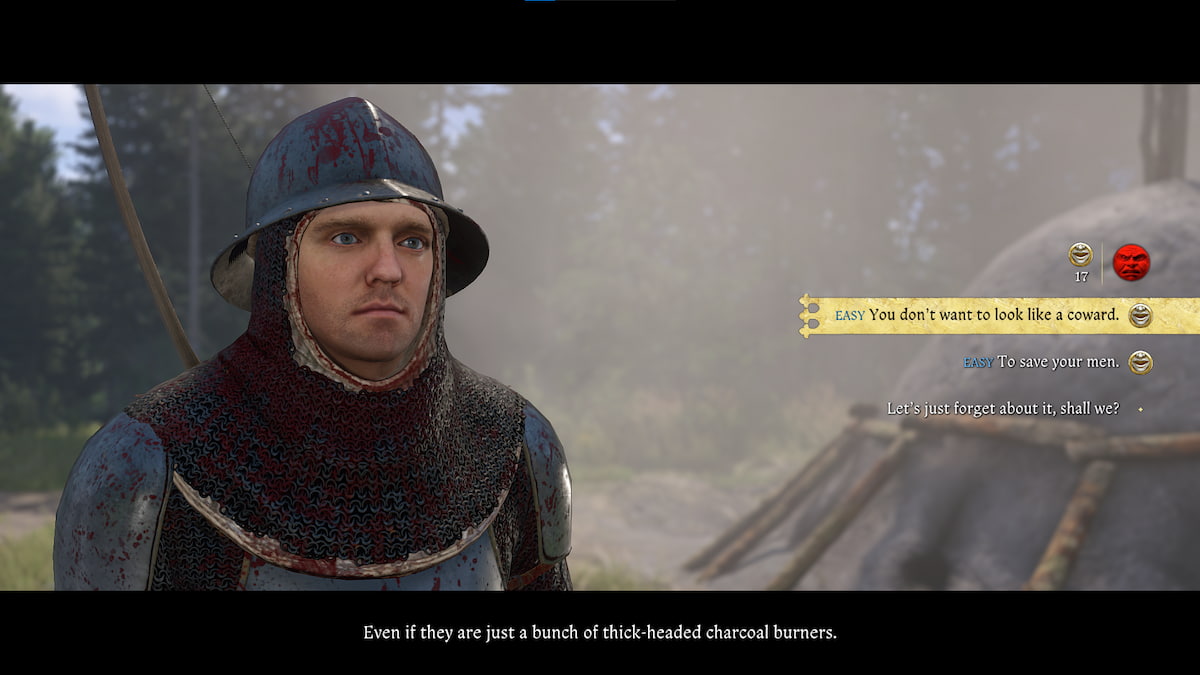
Task: Pick "Let's just forget about it, shall we?"
Action: 1002,409
